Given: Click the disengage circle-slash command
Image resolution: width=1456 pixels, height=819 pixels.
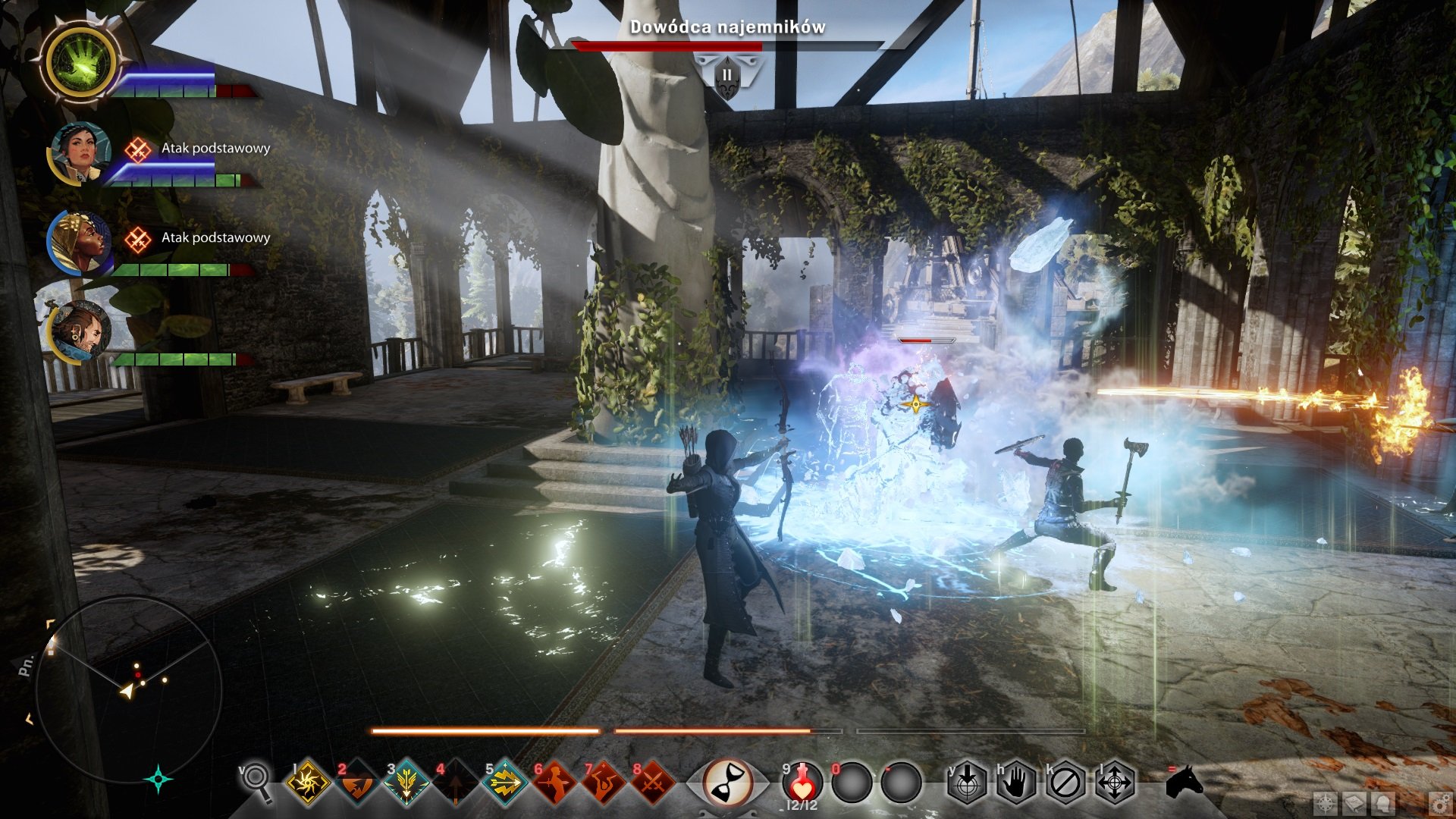Looking at the screenshot, I should [1065, 783].
